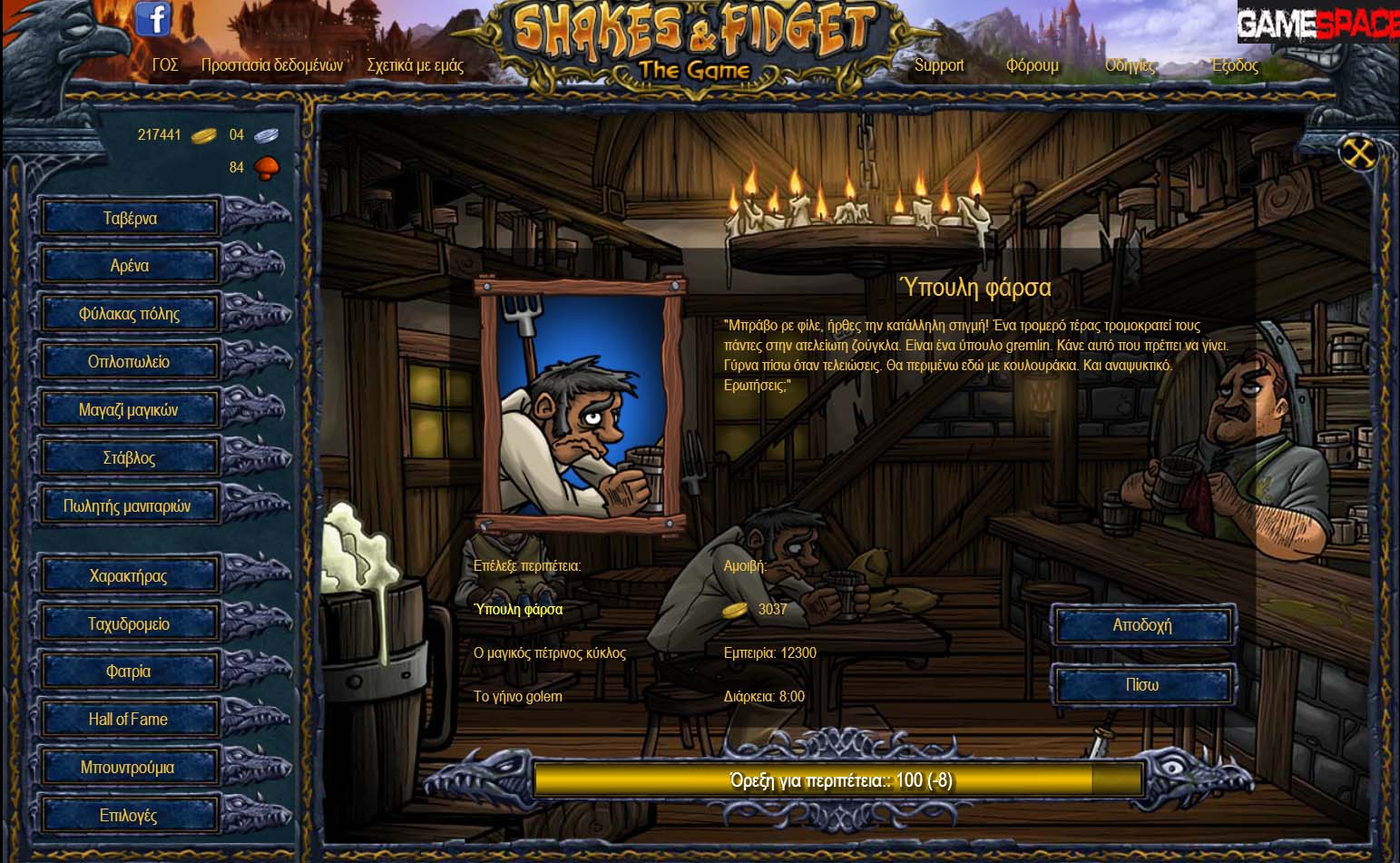
Task: View the Hall of Fame
Action: pos(129,720)
